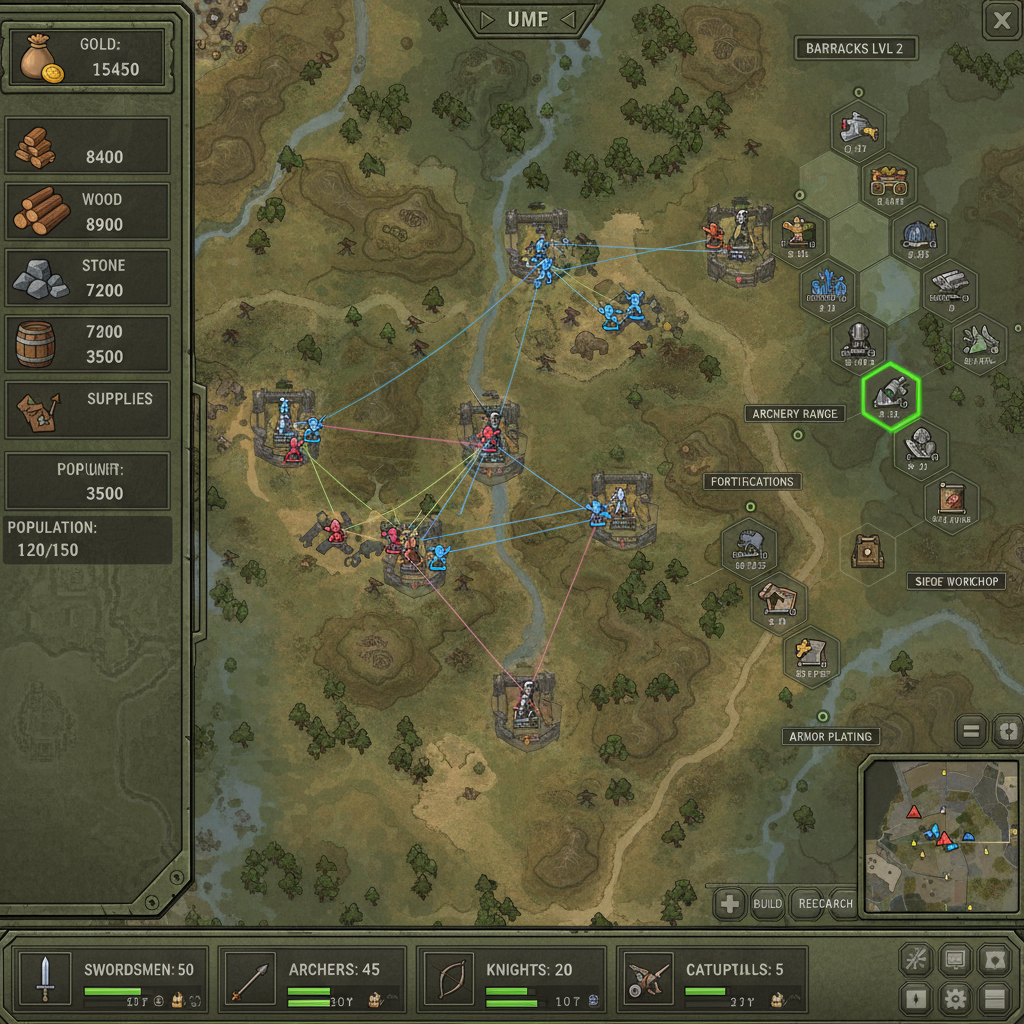Viewport: 1024px width, 1024px height.
Task: Click the Barracks Lvl 2 label
Action: pyautogui.click(x=855, y=49)
